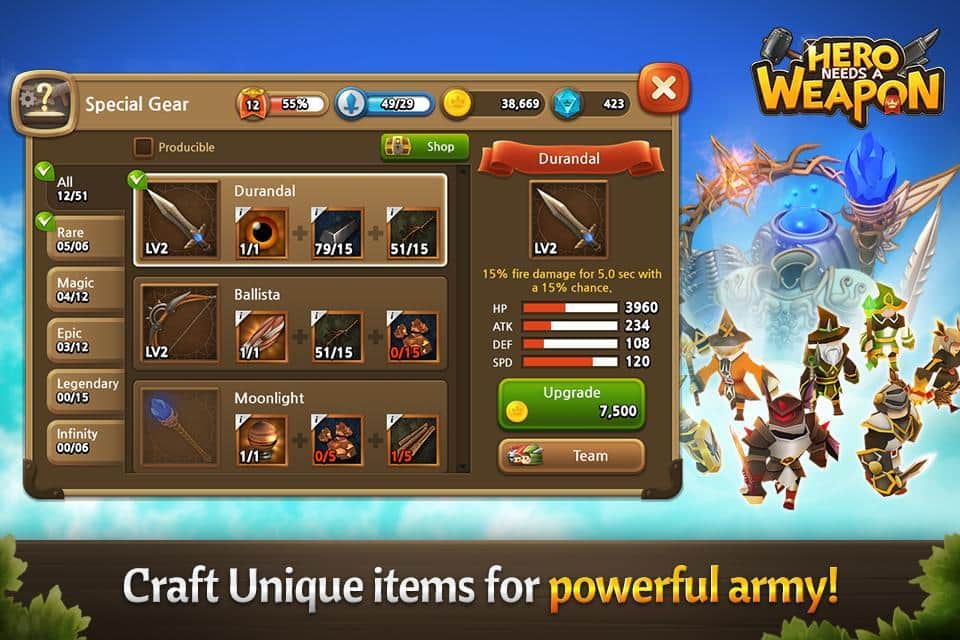The height and width of the screenshot is (640, 960).
Task: Click Ballista's feather material slot
Action: point(260,336)
